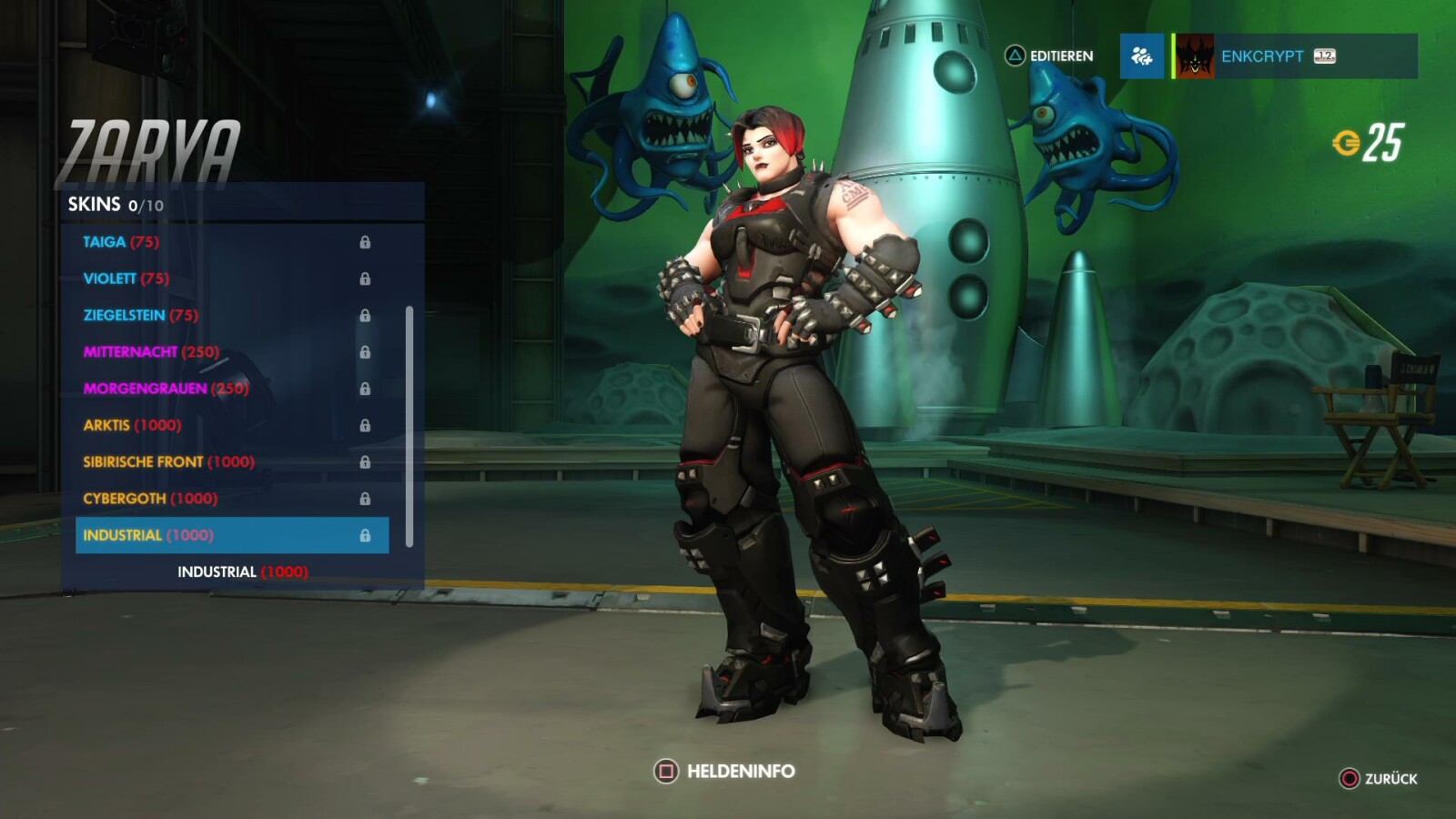
Task: Select the Arktis skin
Action: pos(131,425)
